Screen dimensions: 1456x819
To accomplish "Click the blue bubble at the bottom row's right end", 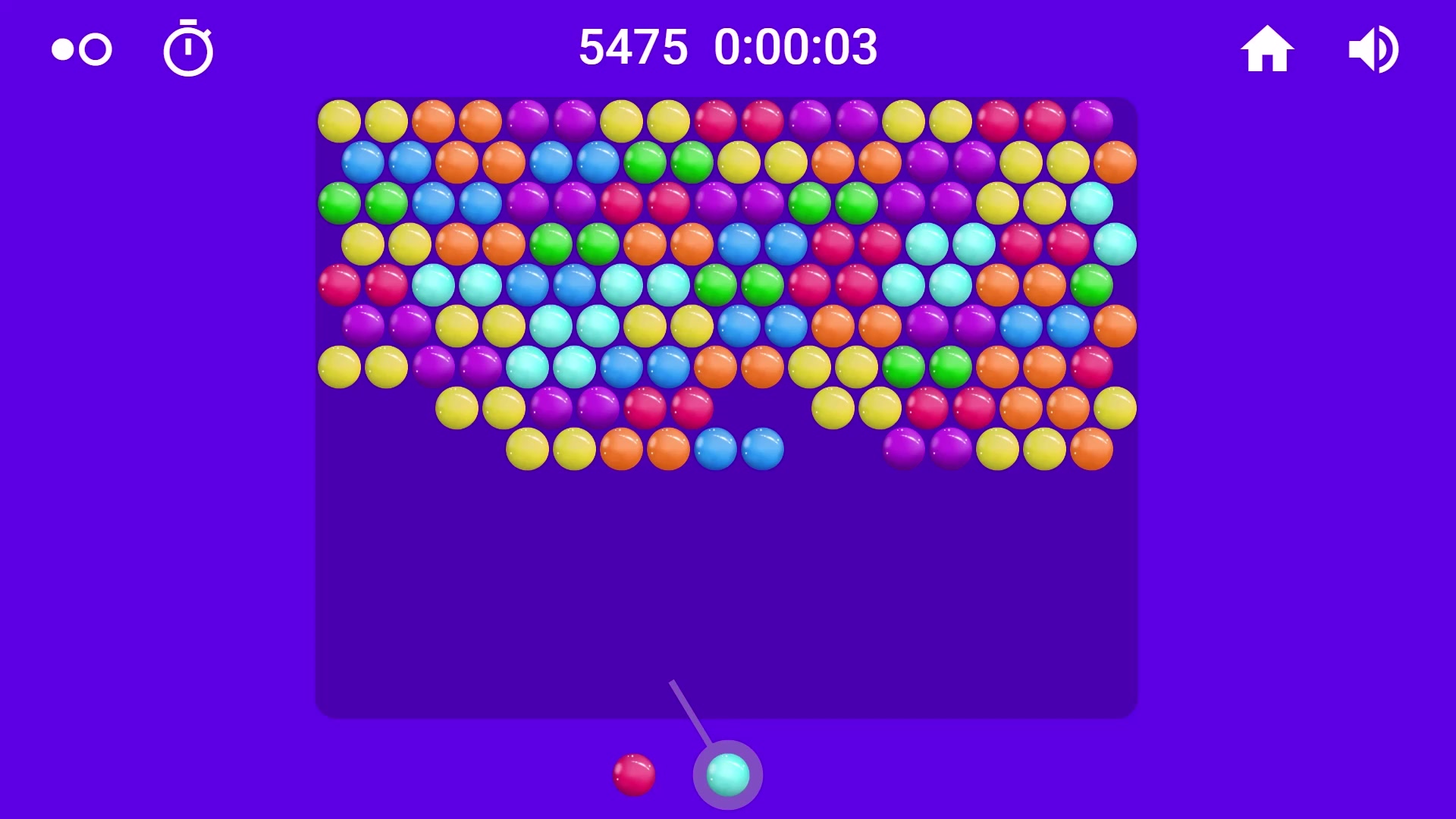I will 762,449.
